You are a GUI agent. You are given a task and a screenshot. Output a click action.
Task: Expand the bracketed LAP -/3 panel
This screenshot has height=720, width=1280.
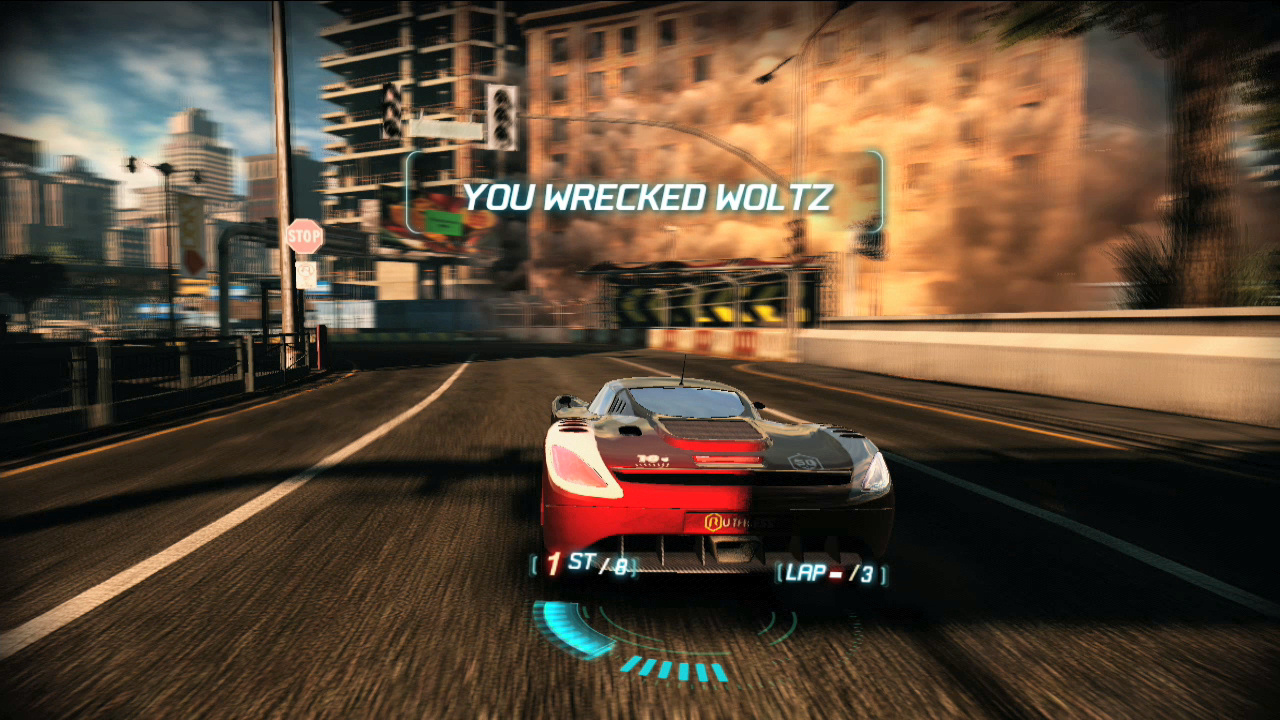[x=828, y=574]
